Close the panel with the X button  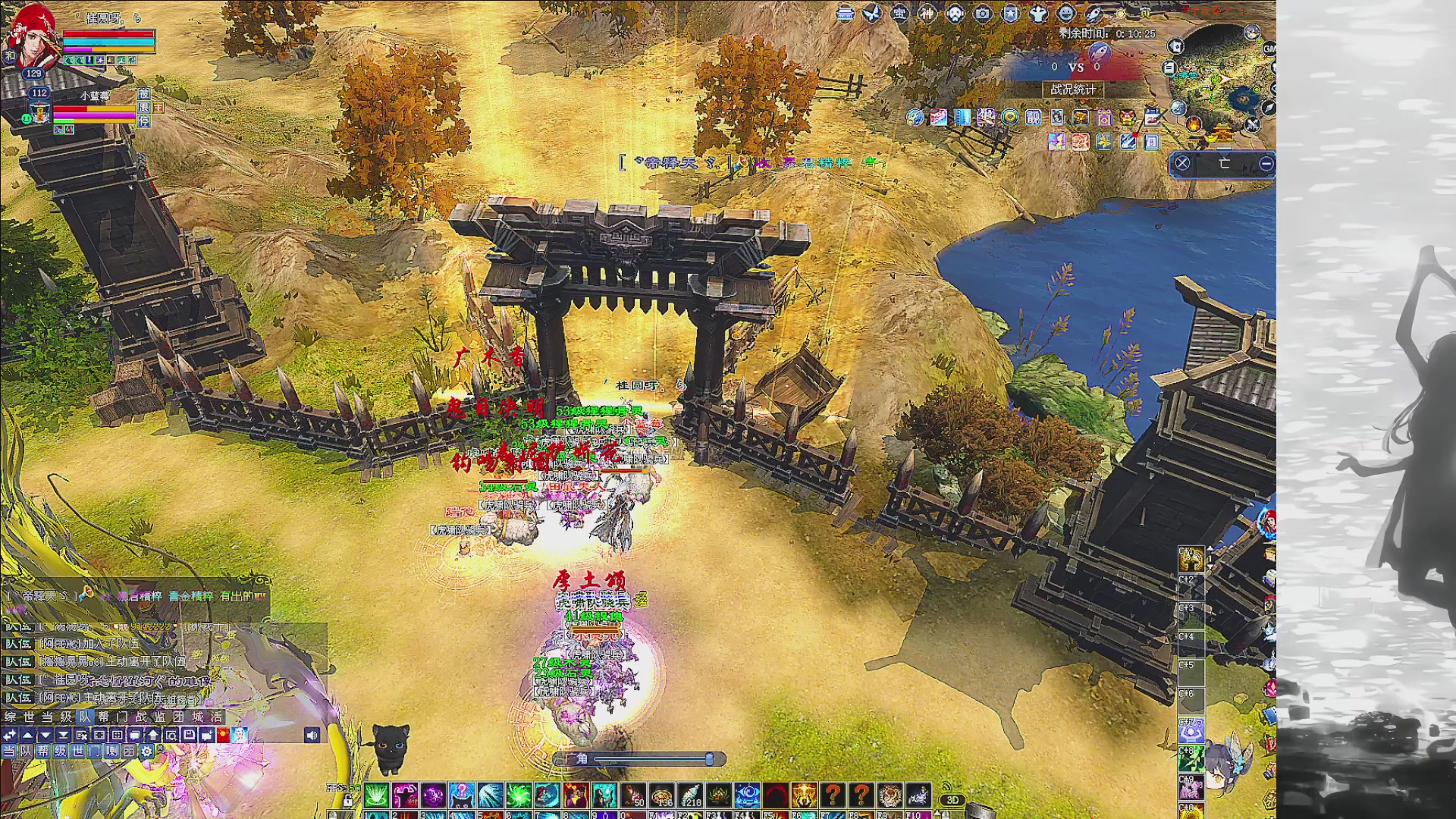click(x=1182, y=163)
